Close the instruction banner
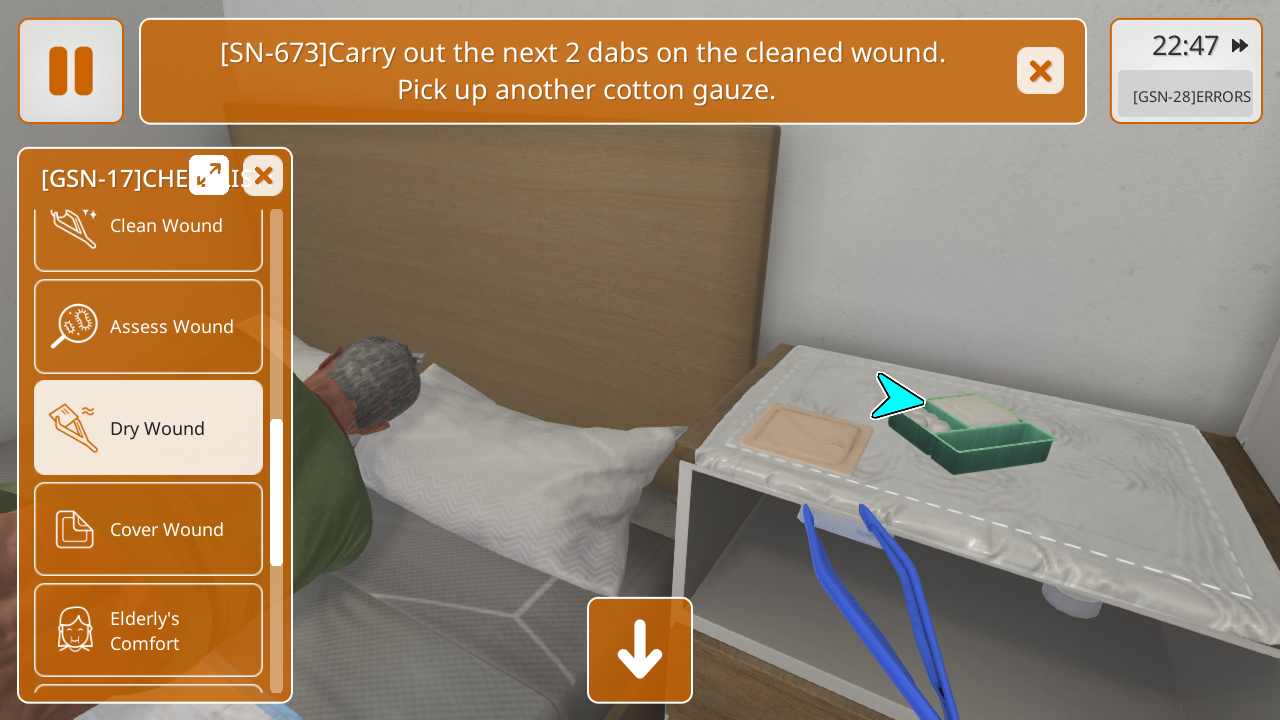The width and height of the screenshot is (1280, 720). (x=1040, y=71)
